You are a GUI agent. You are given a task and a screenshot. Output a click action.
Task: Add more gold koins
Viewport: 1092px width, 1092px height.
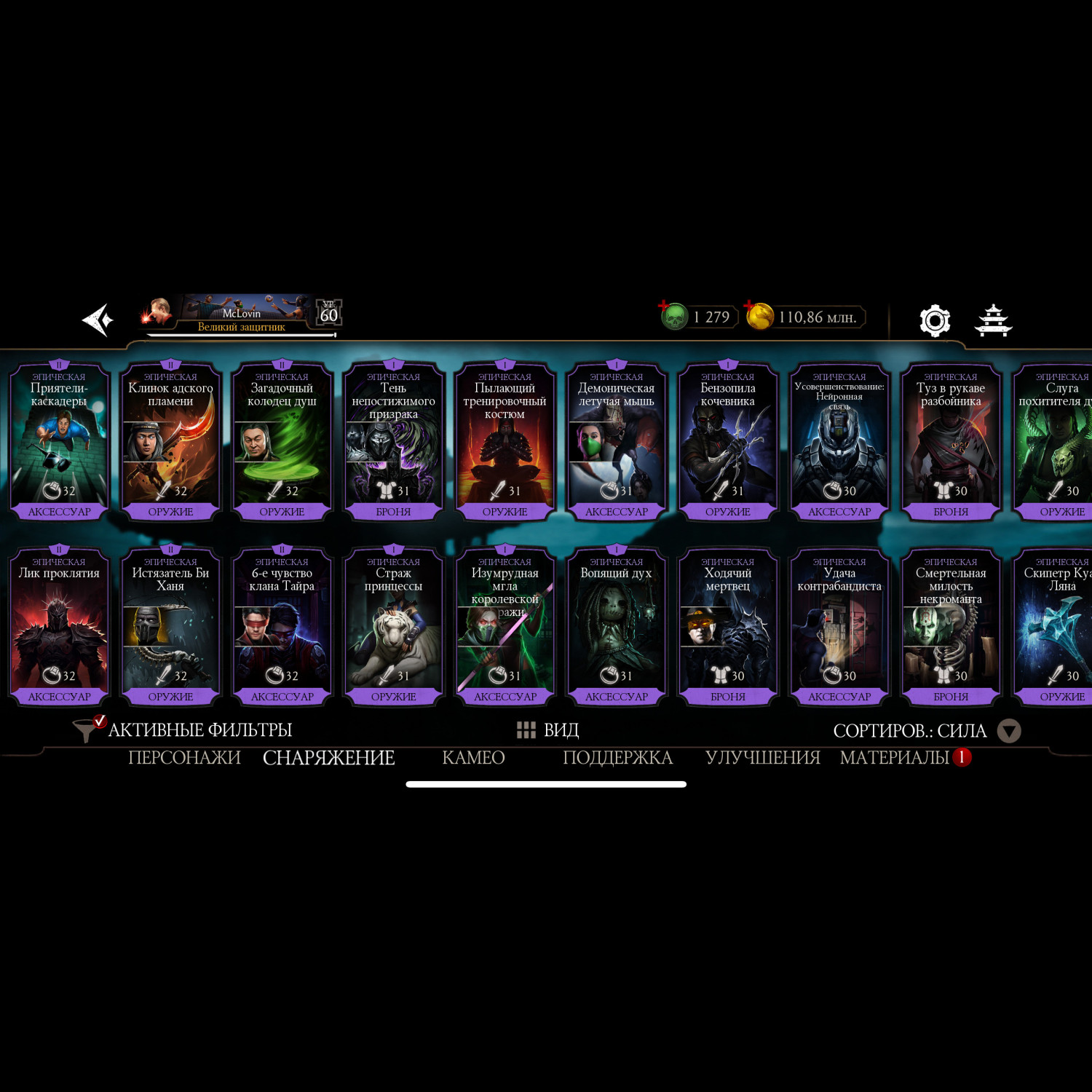759,317
